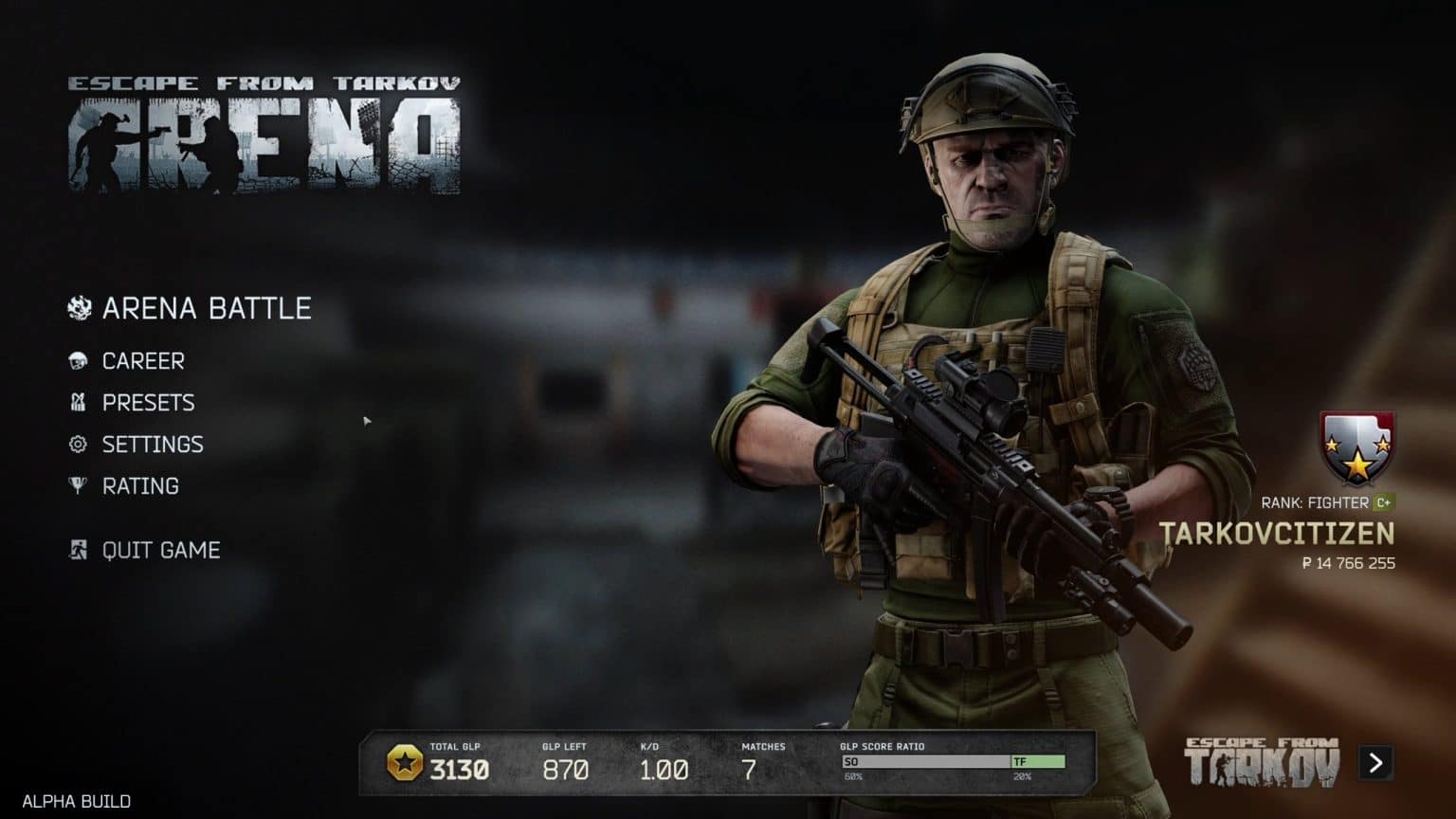The height and width of the screenshot is (819, 1456).
Task: Click the gold GLP coin icon
Action: (x=408, y=761)
